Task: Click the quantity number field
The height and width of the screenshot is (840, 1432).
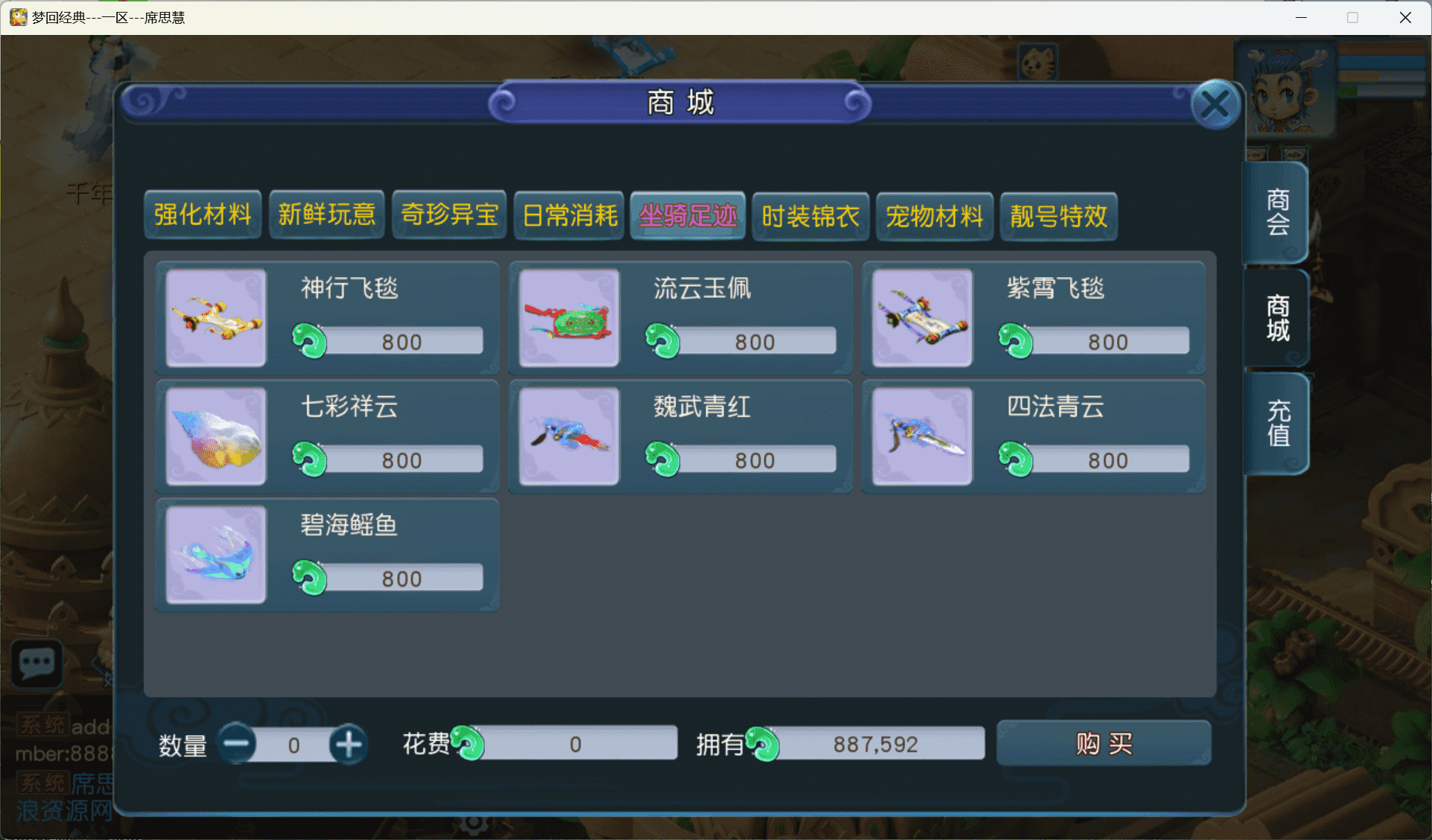Action: pos(294,744)
